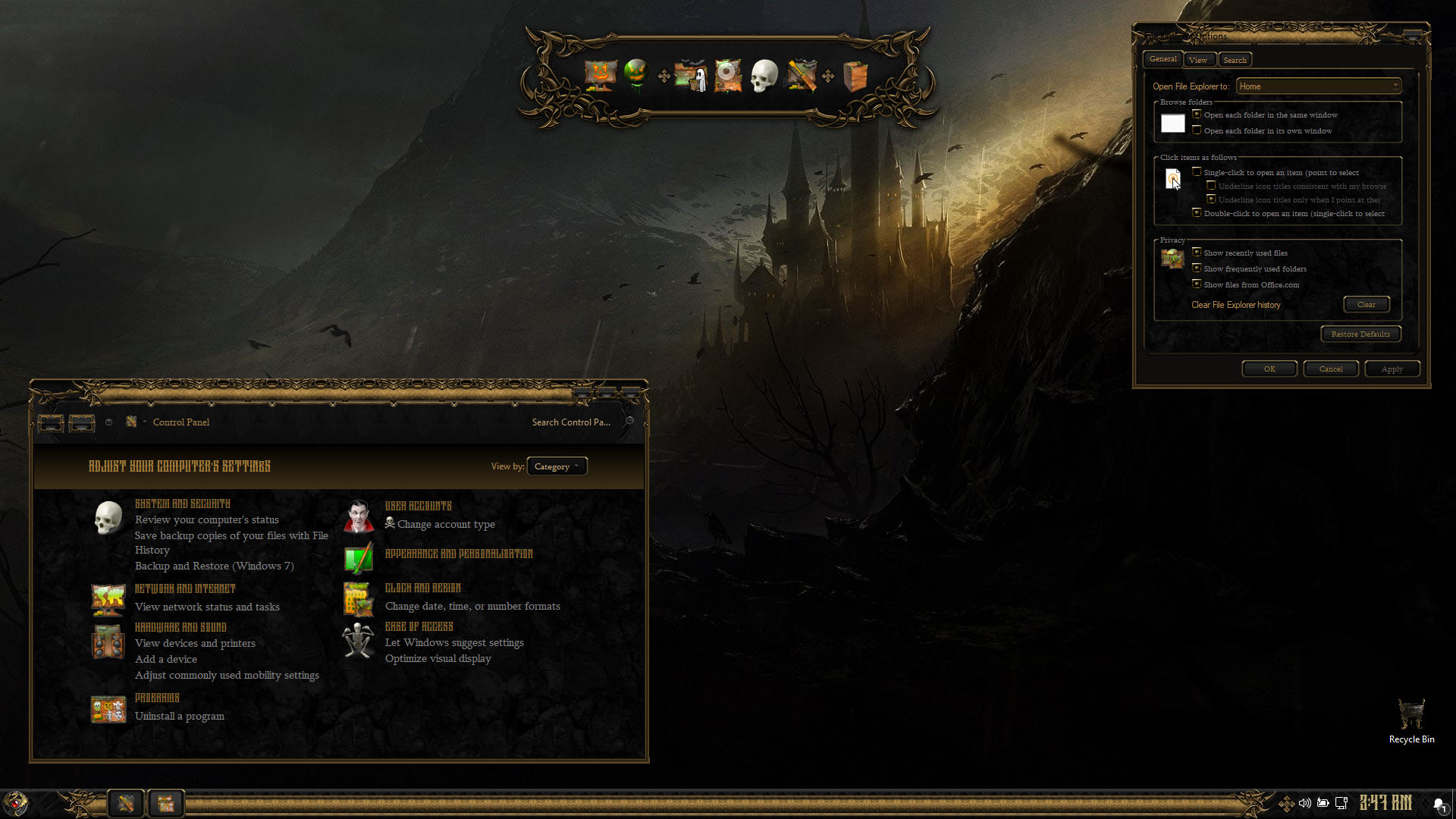Expand the Open File Explorer to dropdown
This screenshot has height=819, width=1456.
point(1318,86)
